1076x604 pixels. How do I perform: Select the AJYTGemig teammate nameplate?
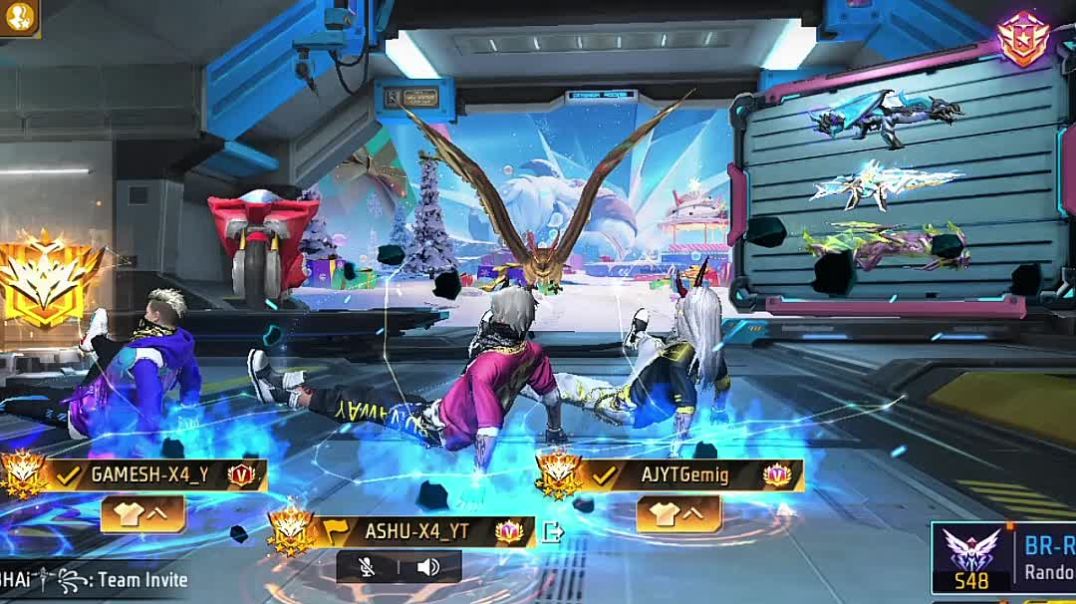(x=684, y=475)
